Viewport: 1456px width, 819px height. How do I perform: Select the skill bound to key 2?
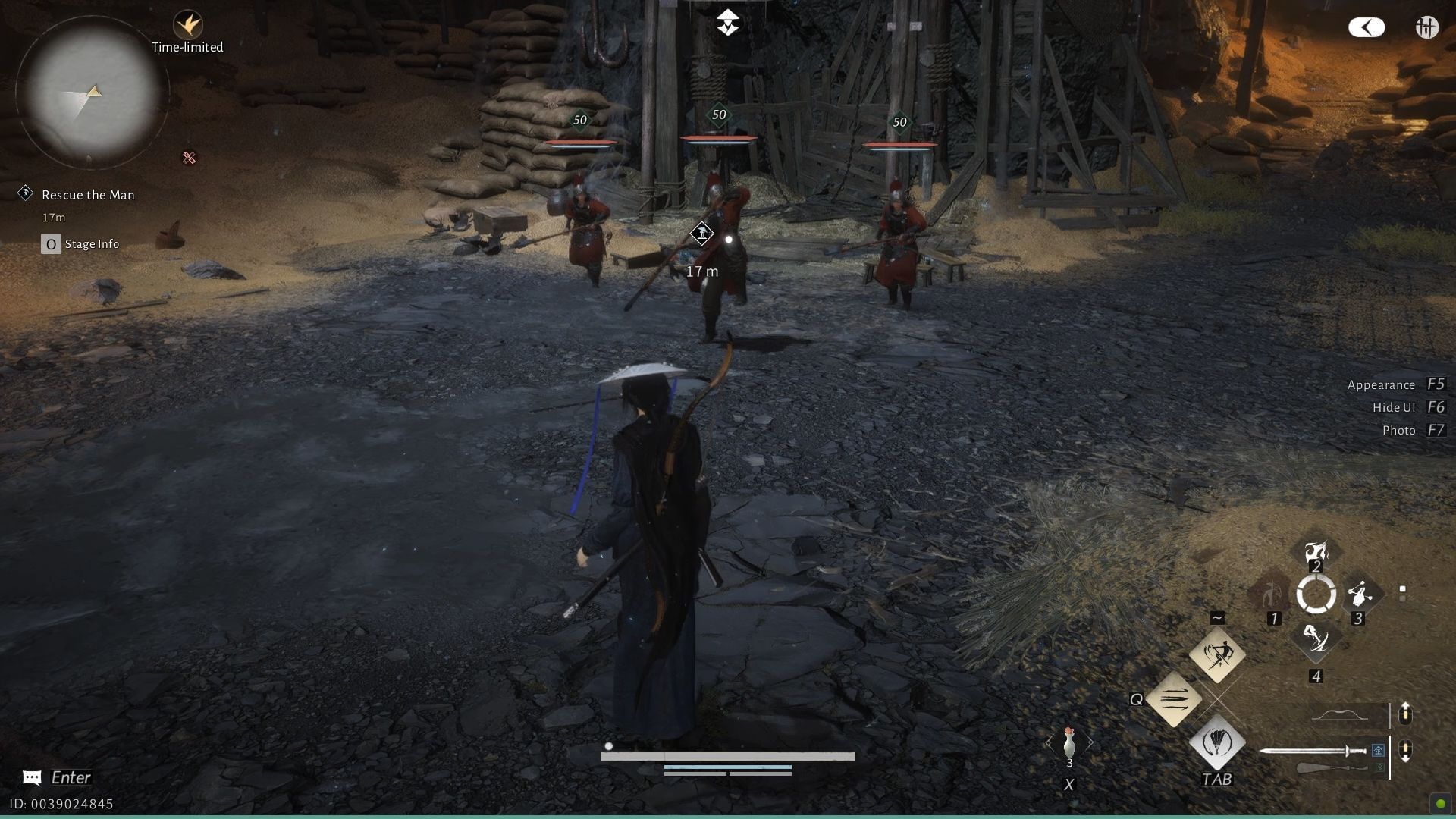pyautogui.click(x=1316, y=554)
